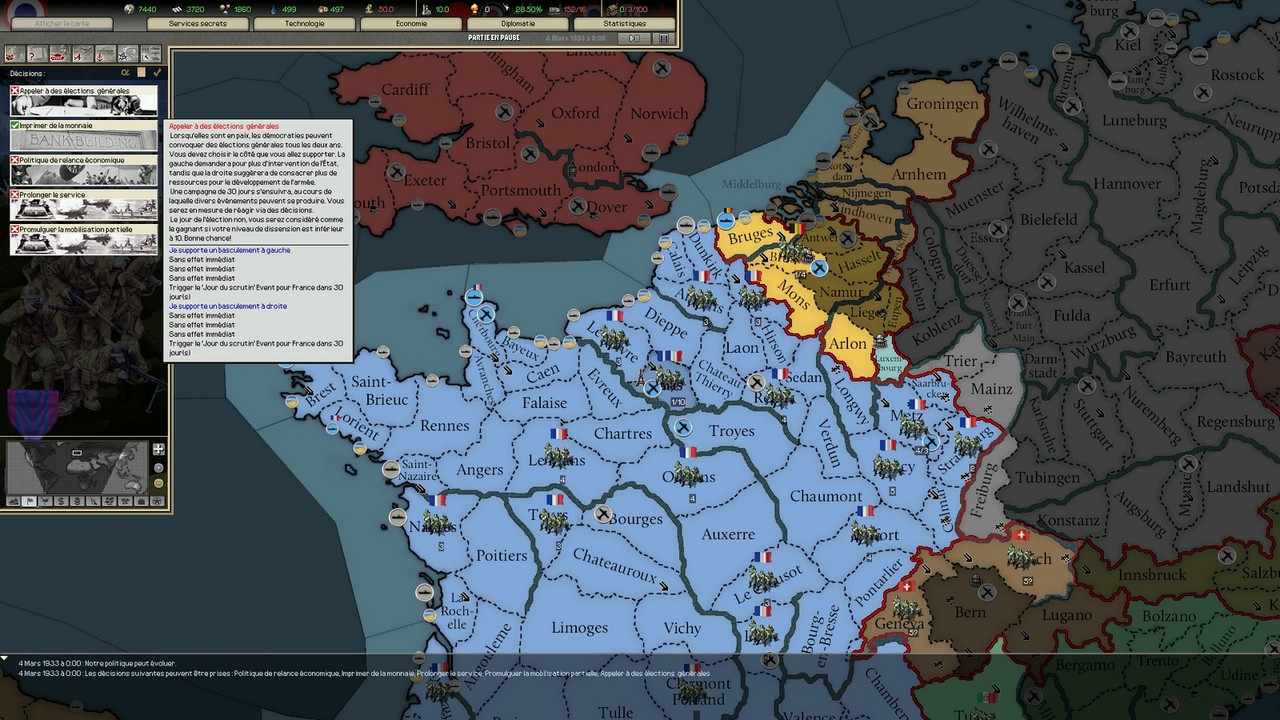Open the Services secrets tab
This screenshot has width=1280, height=720.
(198, 23)
